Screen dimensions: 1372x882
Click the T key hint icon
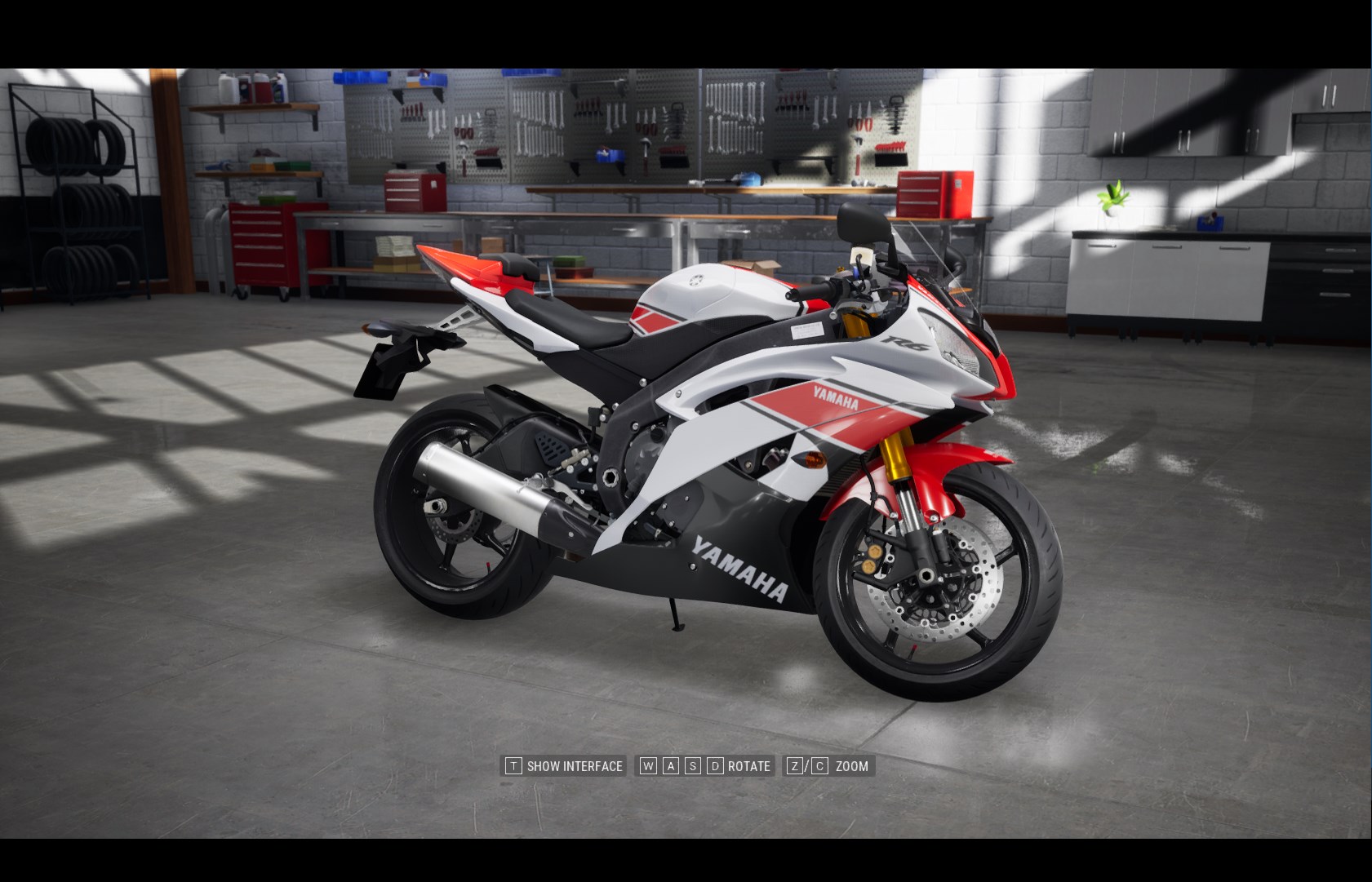coord(513,765)
